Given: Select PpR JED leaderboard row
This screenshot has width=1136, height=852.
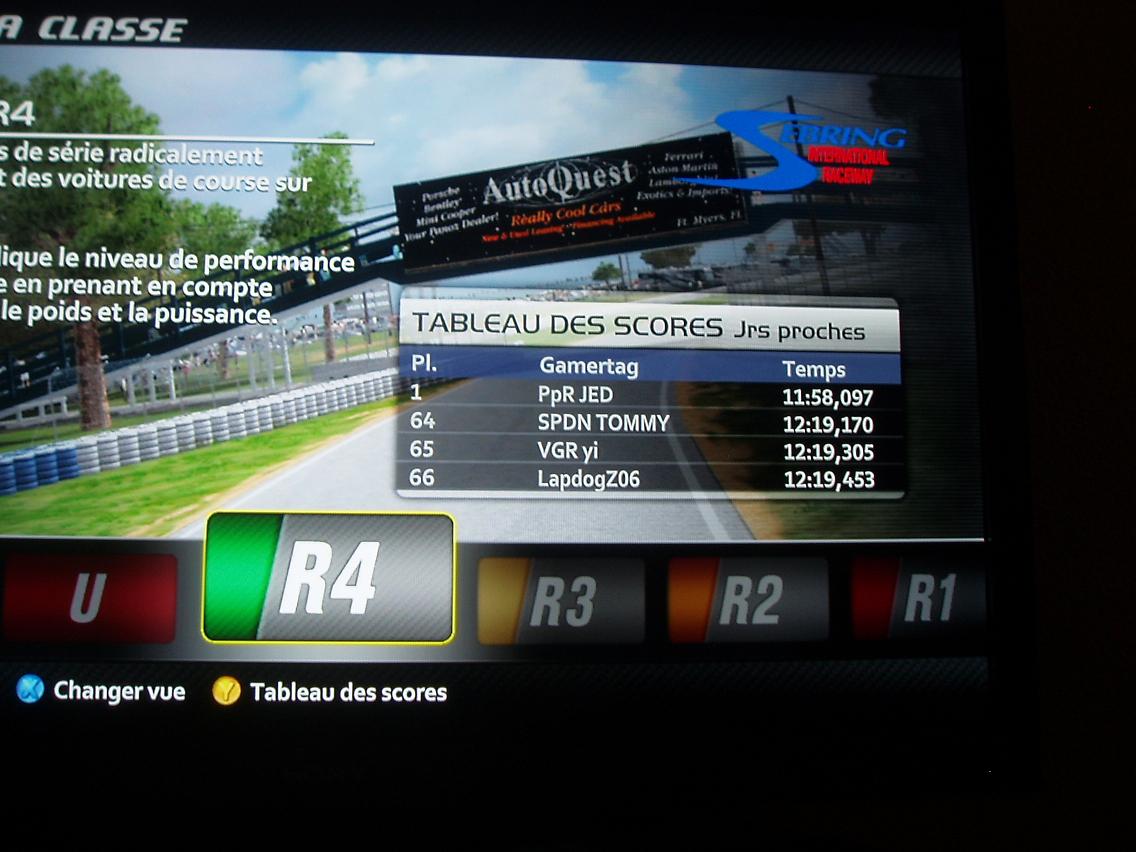Looking at the screenshot, I should click(650, 395).
